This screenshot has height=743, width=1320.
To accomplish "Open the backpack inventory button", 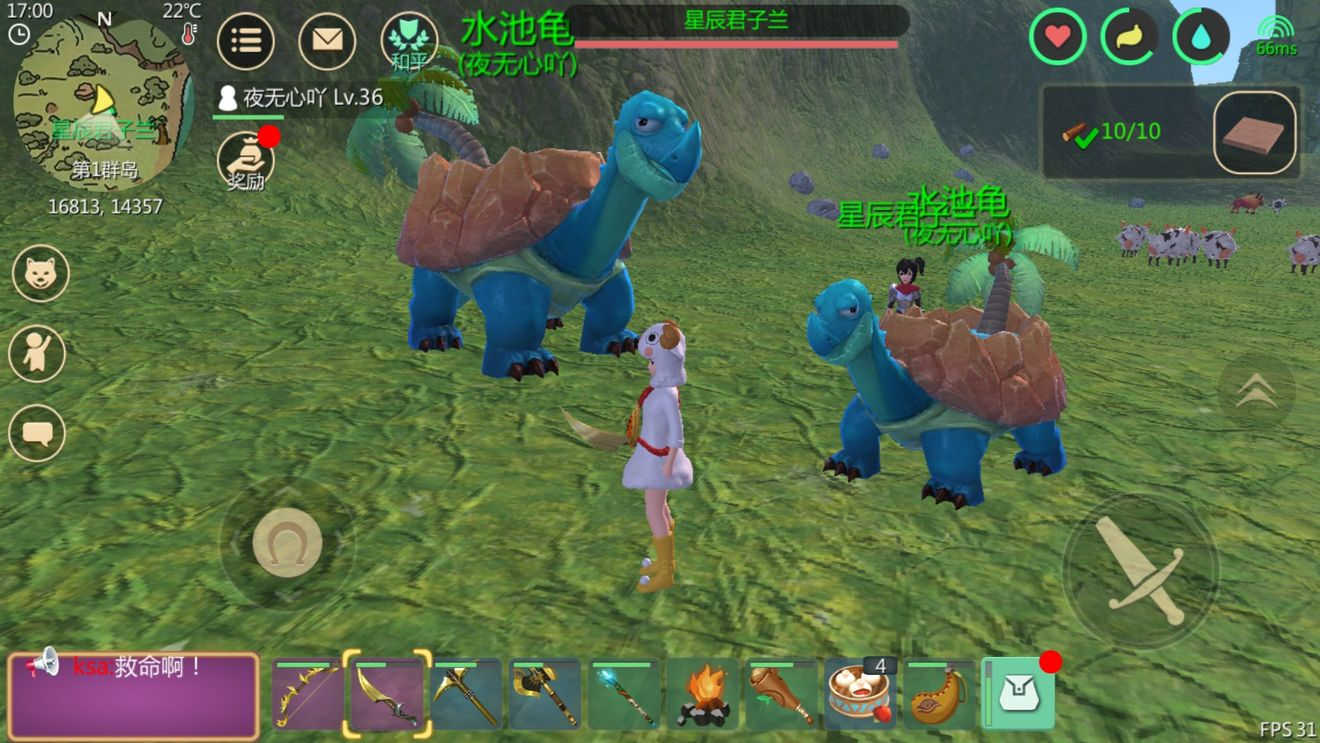I will point(1018,693).
